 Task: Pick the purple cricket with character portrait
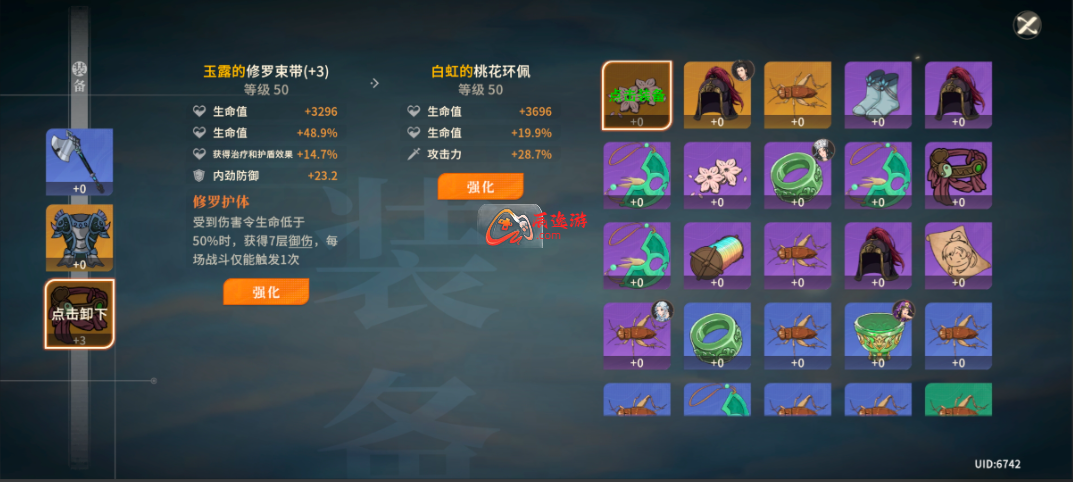pyautogui.click(x=637, y=335)
